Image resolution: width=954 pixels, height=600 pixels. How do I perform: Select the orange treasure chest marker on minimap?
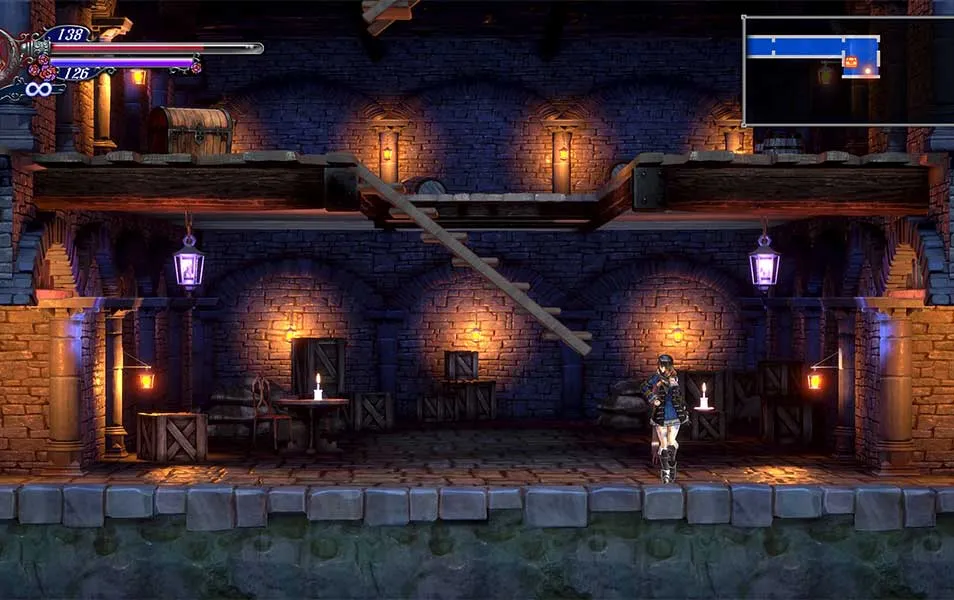851,62
